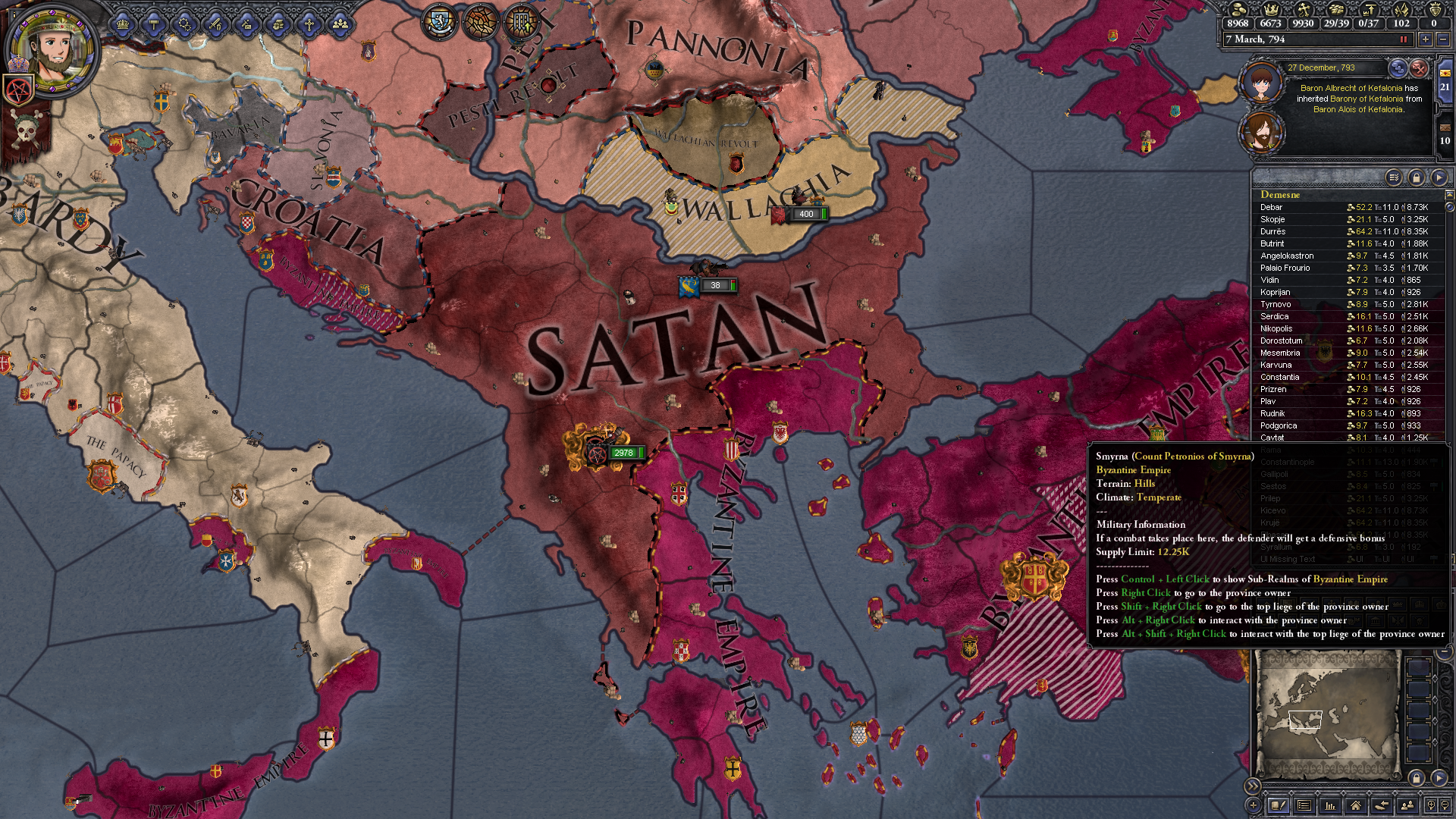This screenshot has height=819, width=1456.
Task: Open the ruler's character portrait
Action: [x=52, y=47]
